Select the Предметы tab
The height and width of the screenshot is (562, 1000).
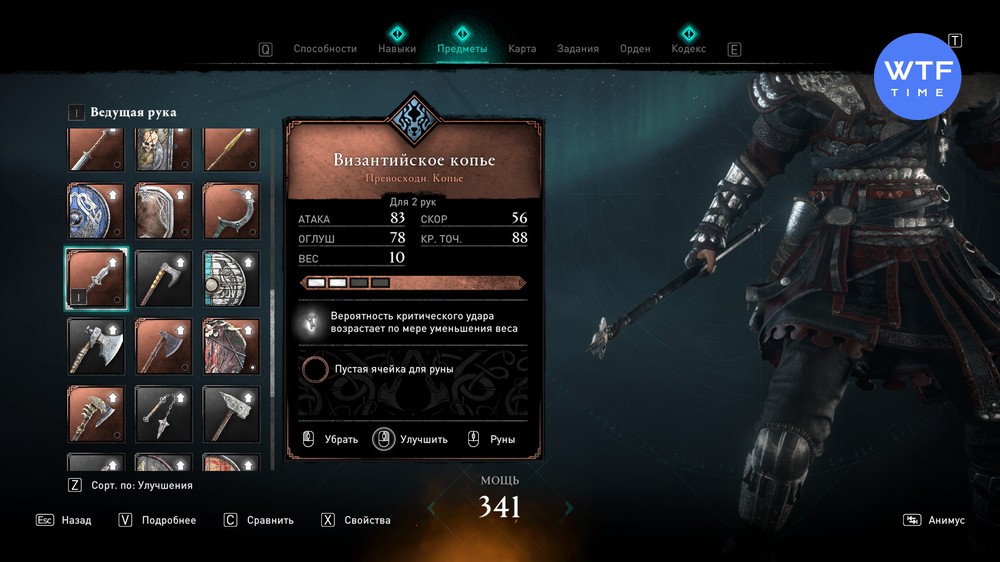click(462, 48)
